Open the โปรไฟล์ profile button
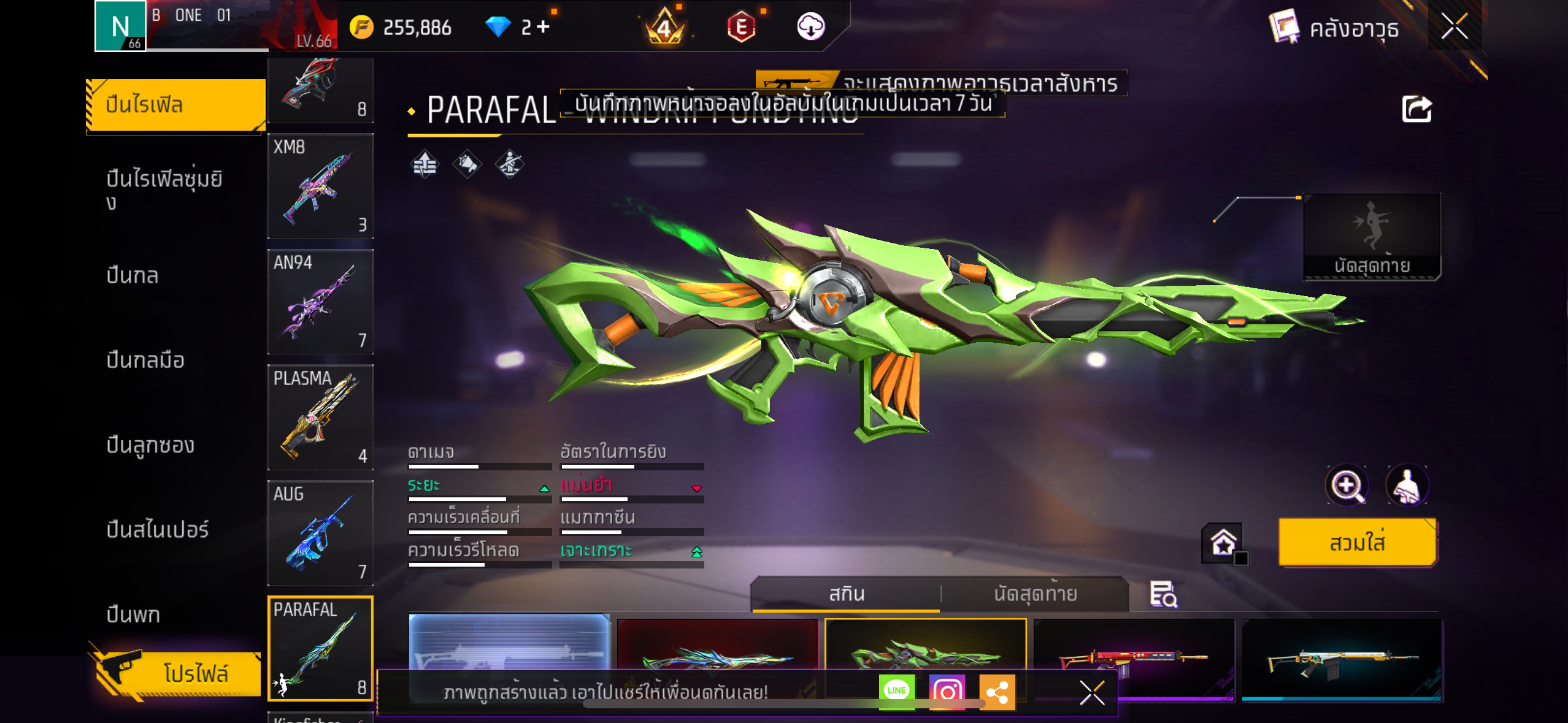The width and height of the screenshot is (1568, 723). click(178, 673)
